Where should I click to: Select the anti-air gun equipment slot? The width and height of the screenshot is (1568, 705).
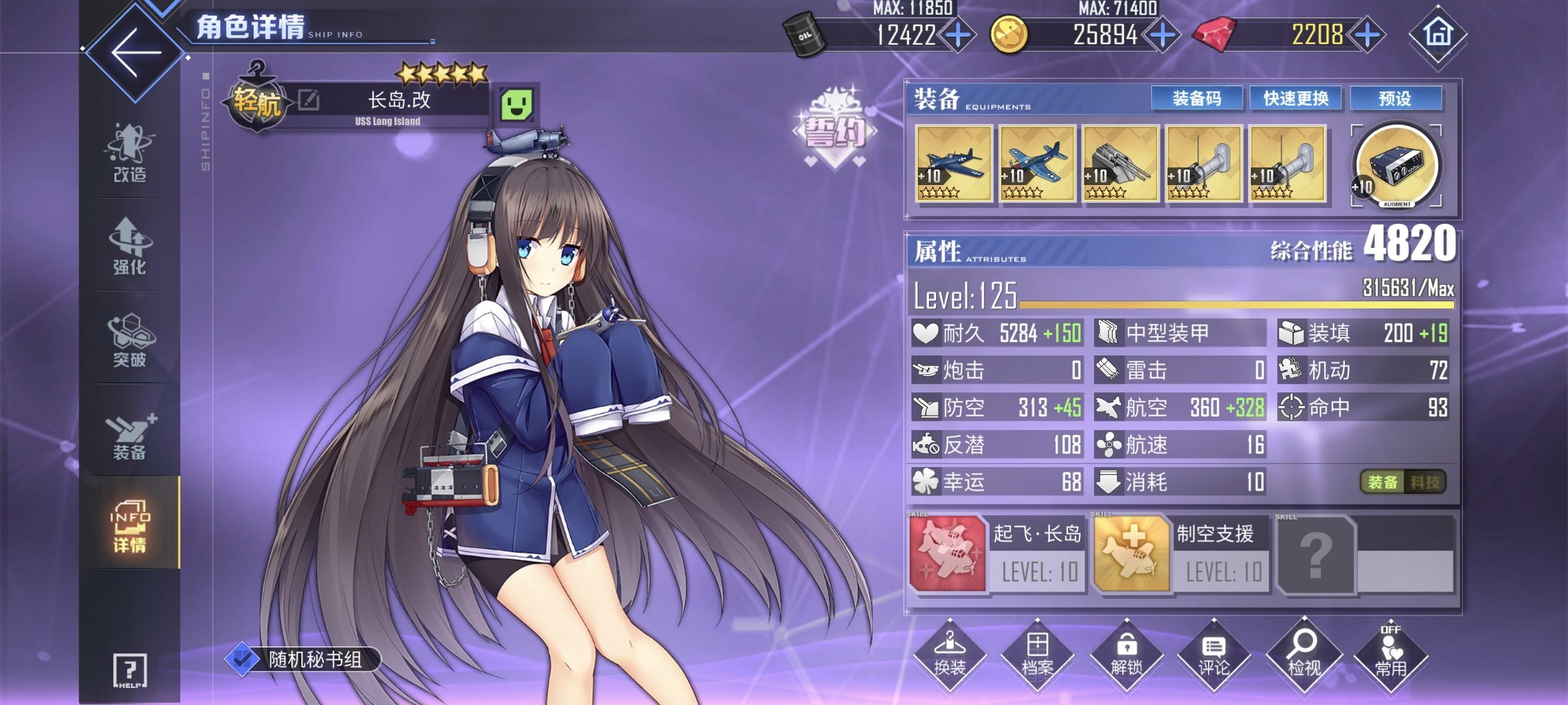[x=1120, y=163]
